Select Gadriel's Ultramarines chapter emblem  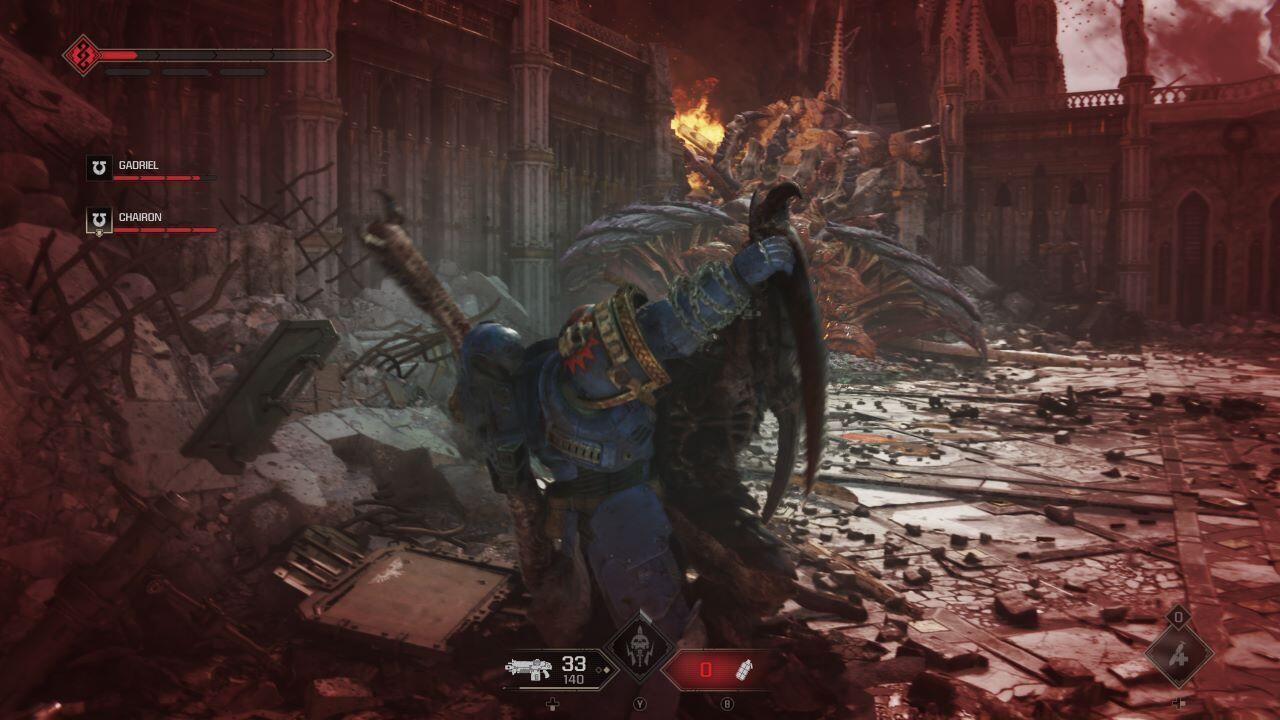click(x=98, y=168)
